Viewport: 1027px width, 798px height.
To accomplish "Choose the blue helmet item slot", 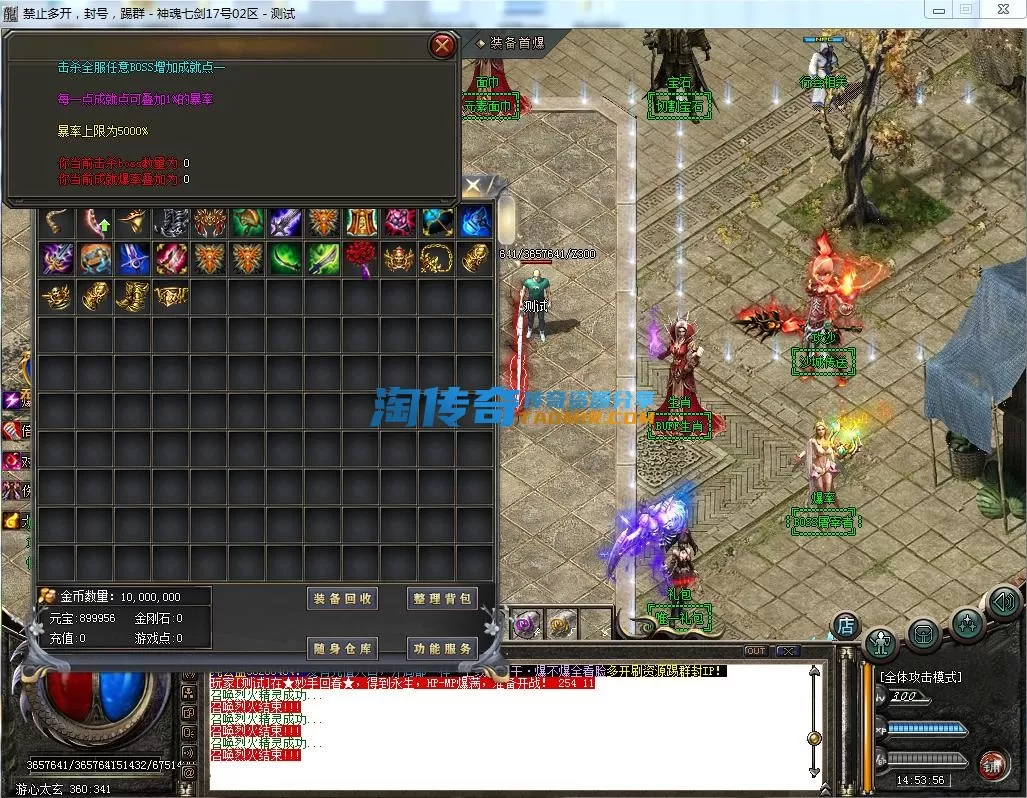I will (476, 221).
